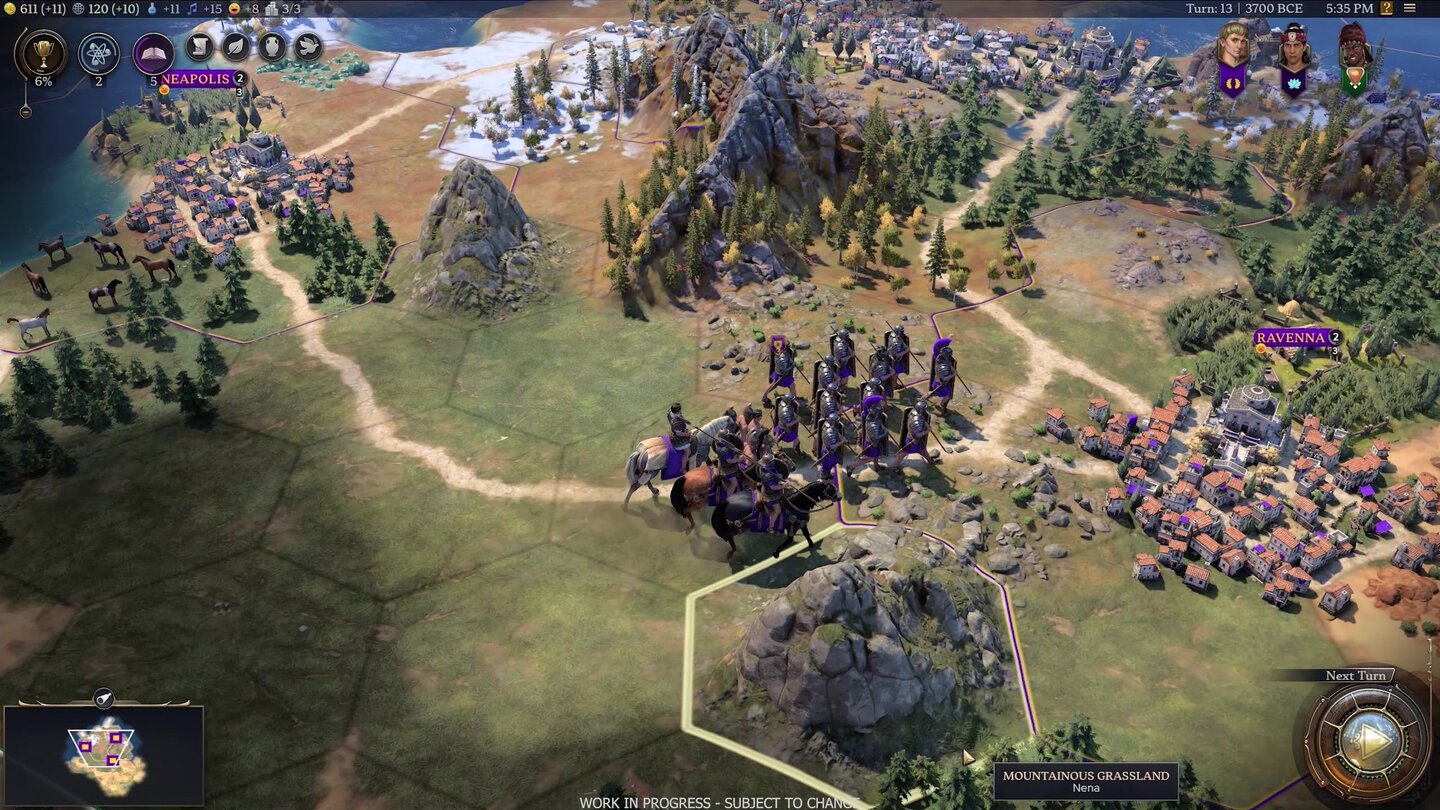Screen dimensions: 1440x810
Task: Click the dove icon in the top-left toolbar
Action: click(x=309, y=46)
